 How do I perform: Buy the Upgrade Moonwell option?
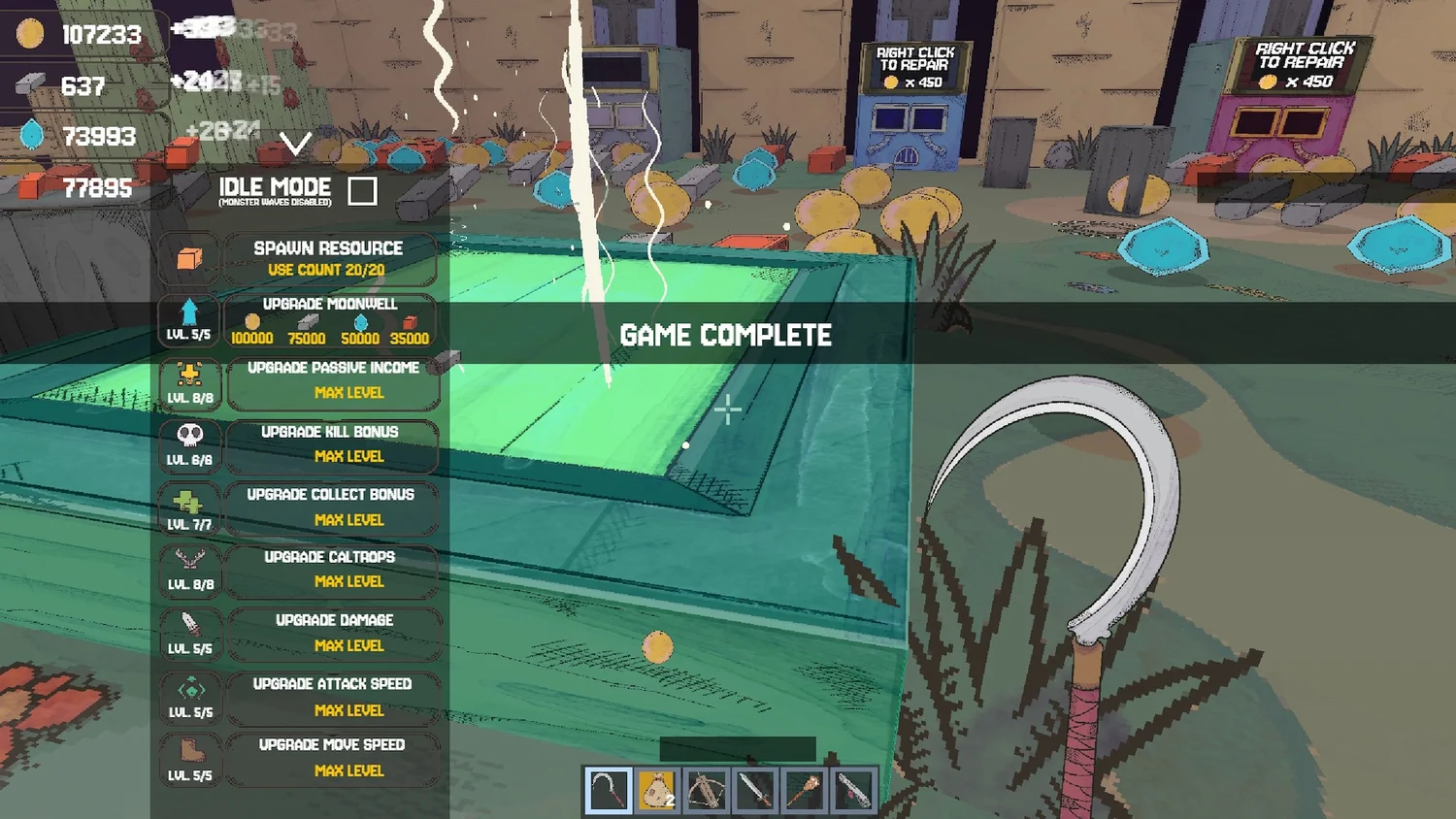coord(330,320)
